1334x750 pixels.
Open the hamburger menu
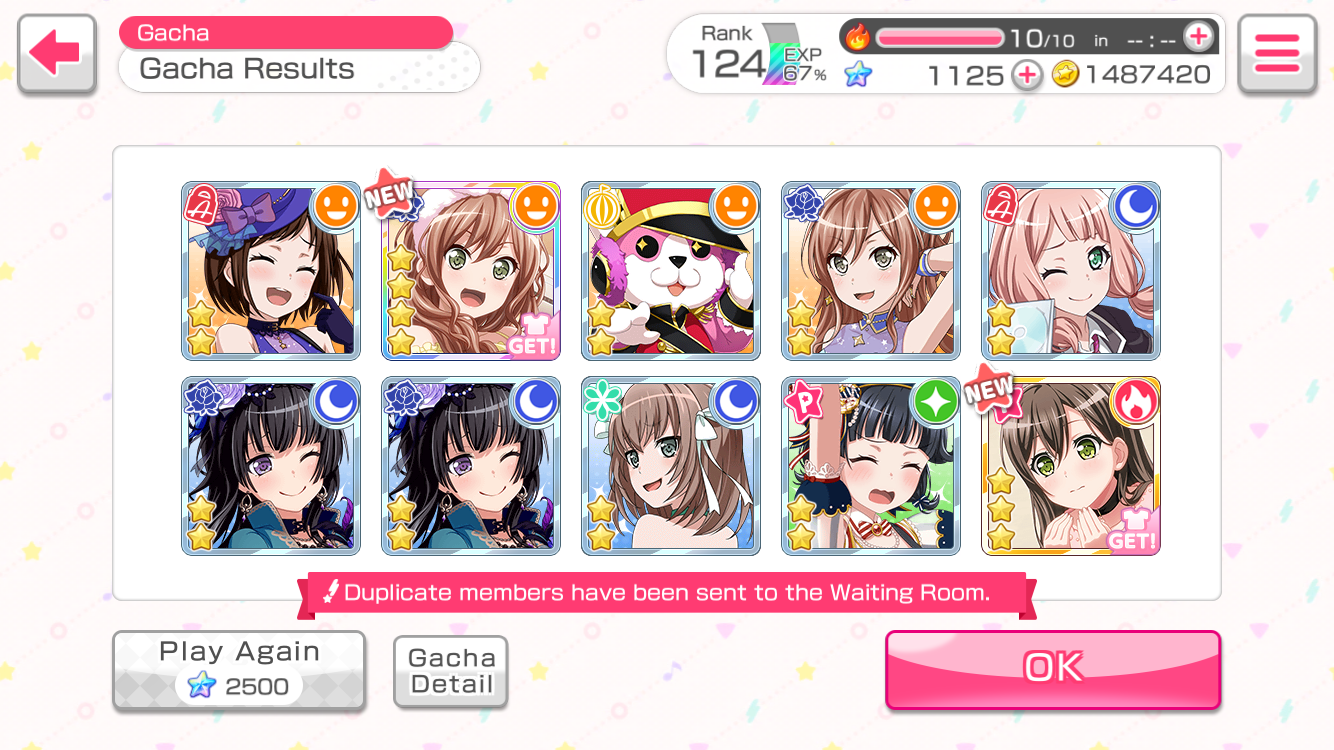[x=1276, y=54]
